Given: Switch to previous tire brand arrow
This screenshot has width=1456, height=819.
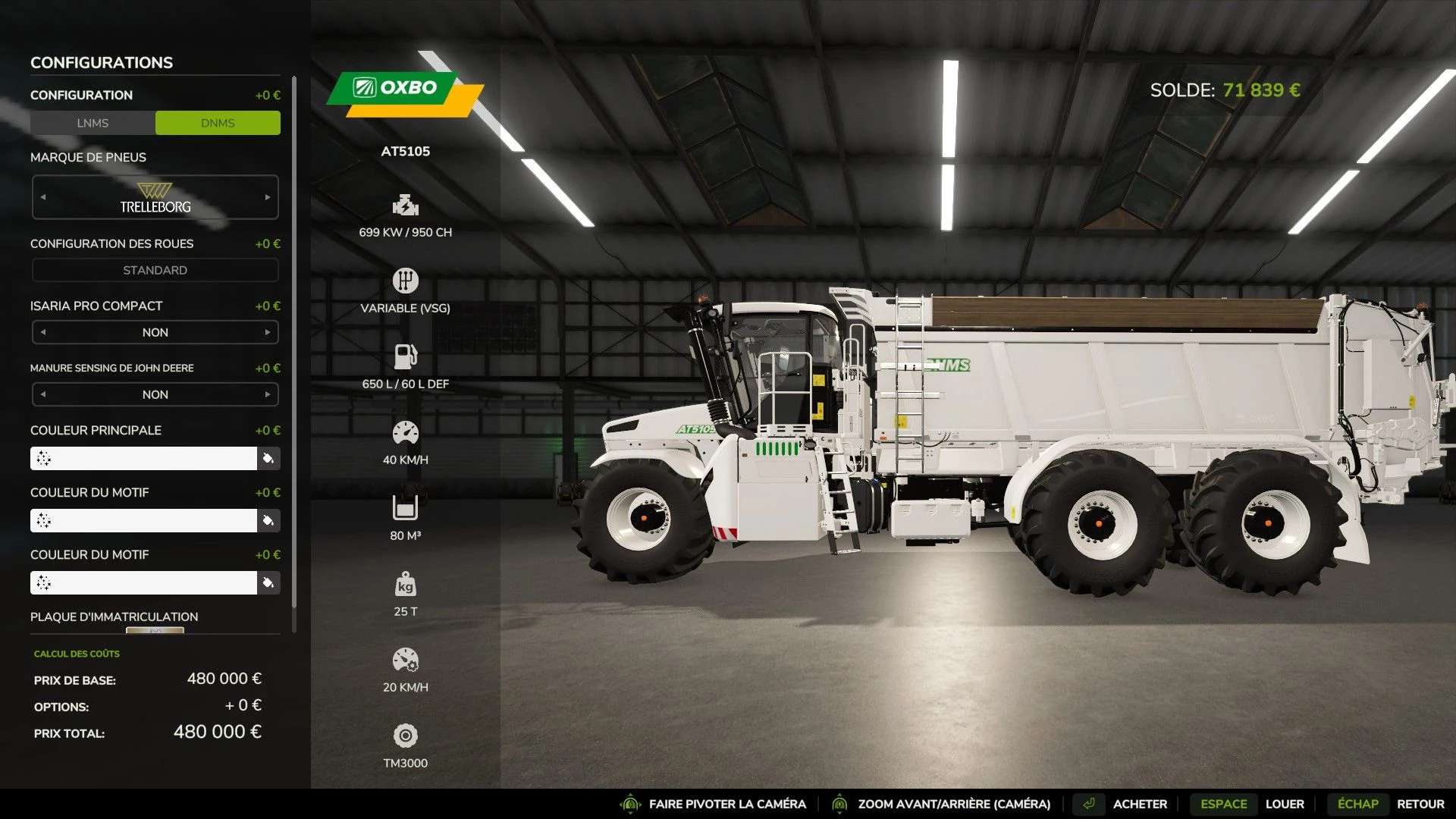Looking at the screenshot, I should [43, 197].
